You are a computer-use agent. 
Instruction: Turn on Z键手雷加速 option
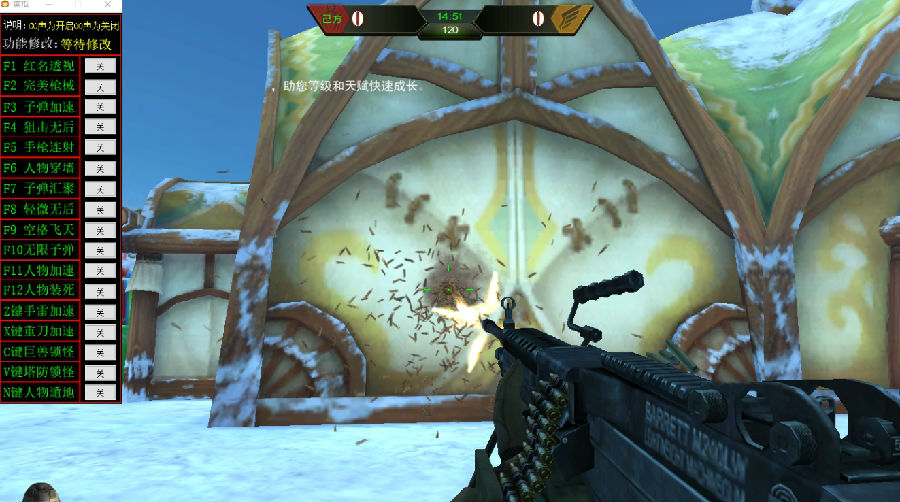coord(100,312)
